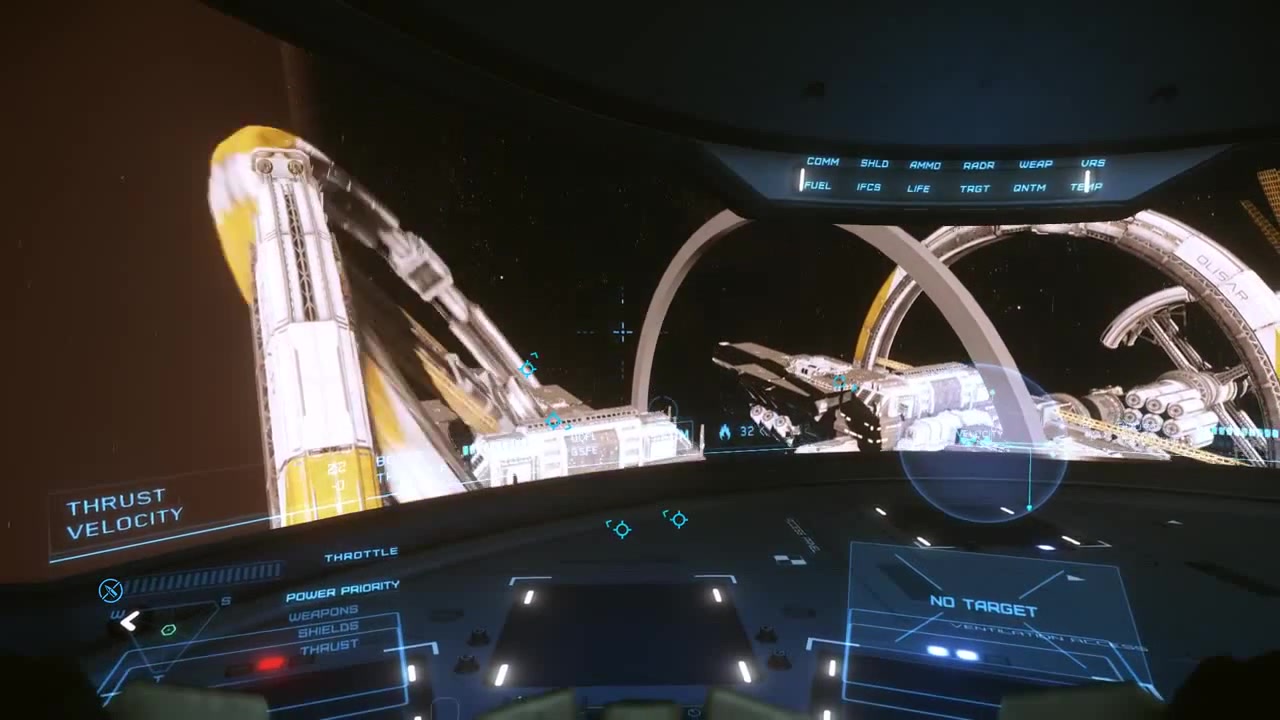Viewport: 1280px width, 720px height.
Task: Select the RADR status indicator
Action: click(978, 165)
